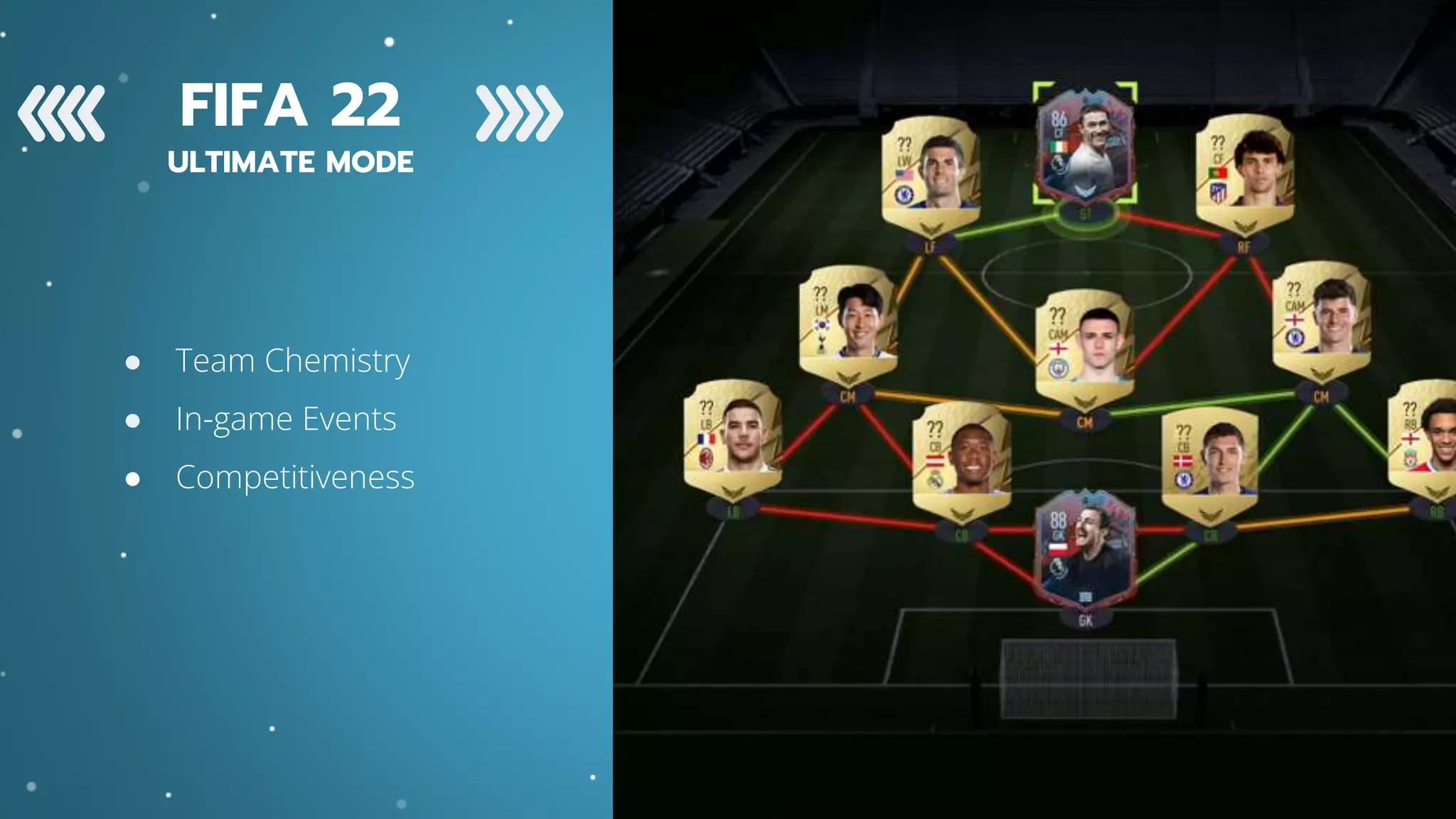Select the highlighted 86-rated CF card
Screen dimensions: 1456x819
pos(1085,146)
